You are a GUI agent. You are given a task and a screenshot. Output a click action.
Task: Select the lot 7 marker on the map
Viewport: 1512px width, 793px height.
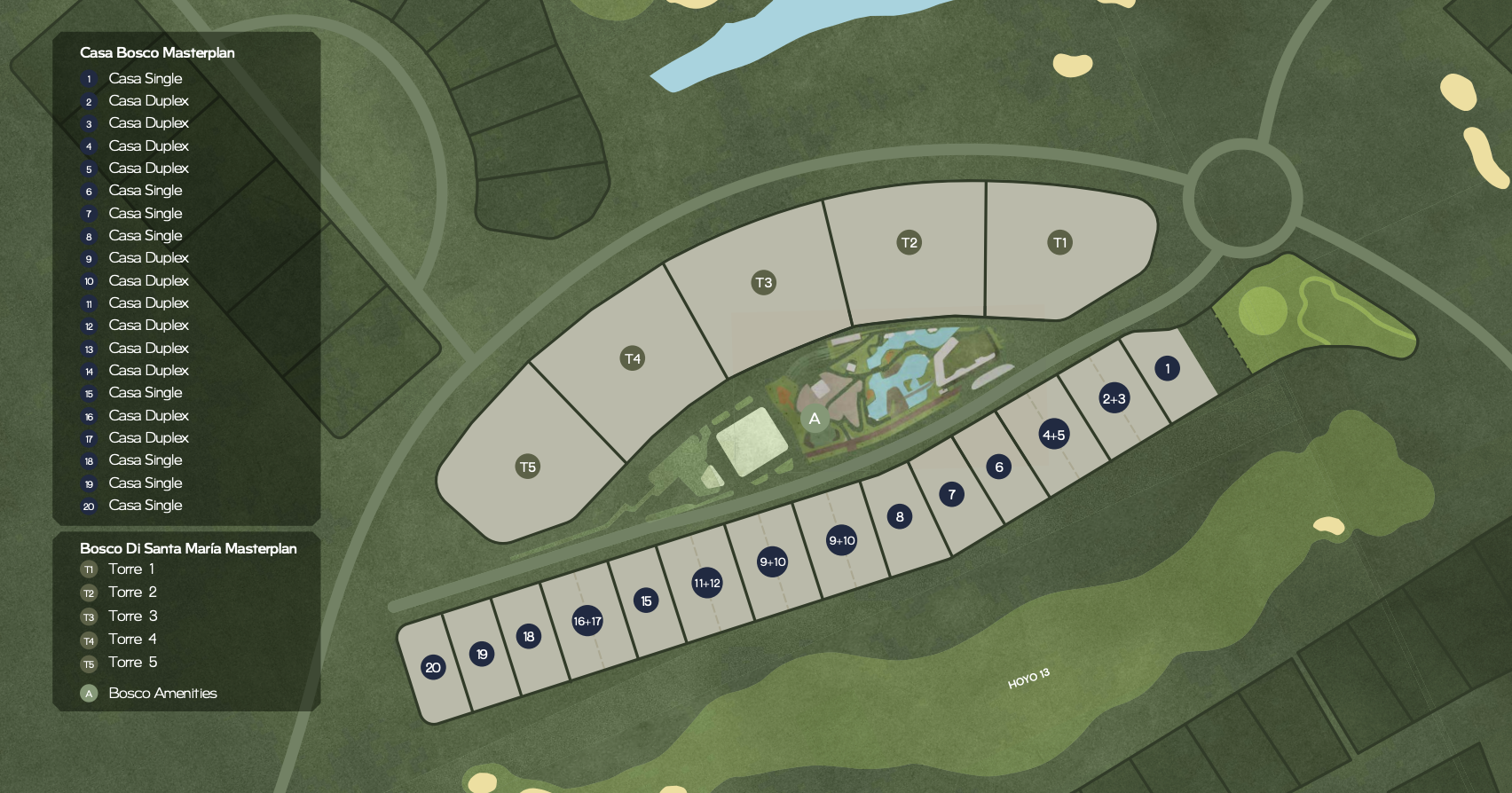pyautogui.click(x=951, y=494)
